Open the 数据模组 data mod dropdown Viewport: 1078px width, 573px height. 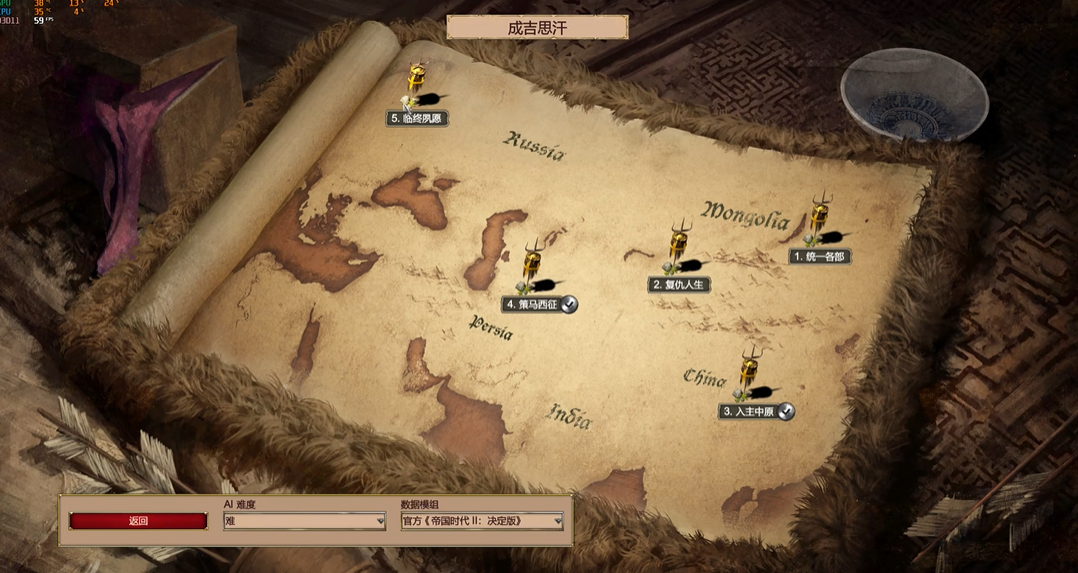point(482,521)
